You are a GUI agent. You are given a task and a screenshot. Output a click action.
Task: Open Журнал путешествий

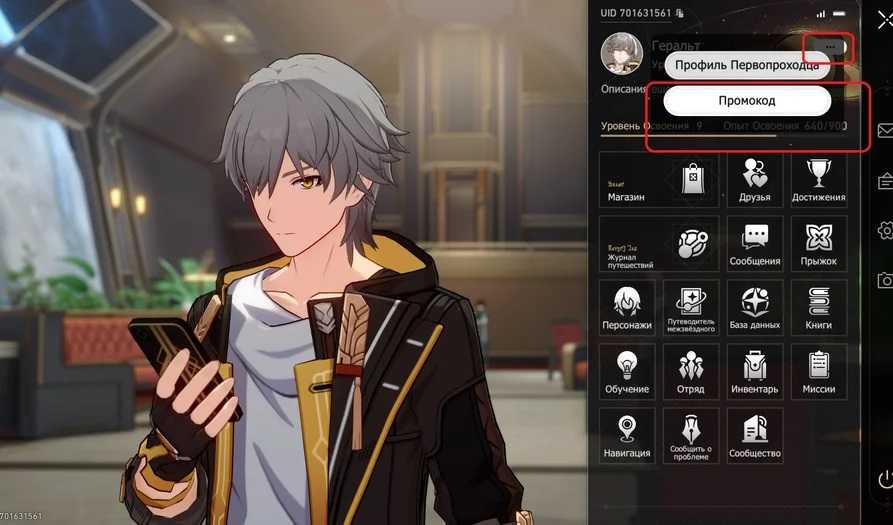click(658, 244)
